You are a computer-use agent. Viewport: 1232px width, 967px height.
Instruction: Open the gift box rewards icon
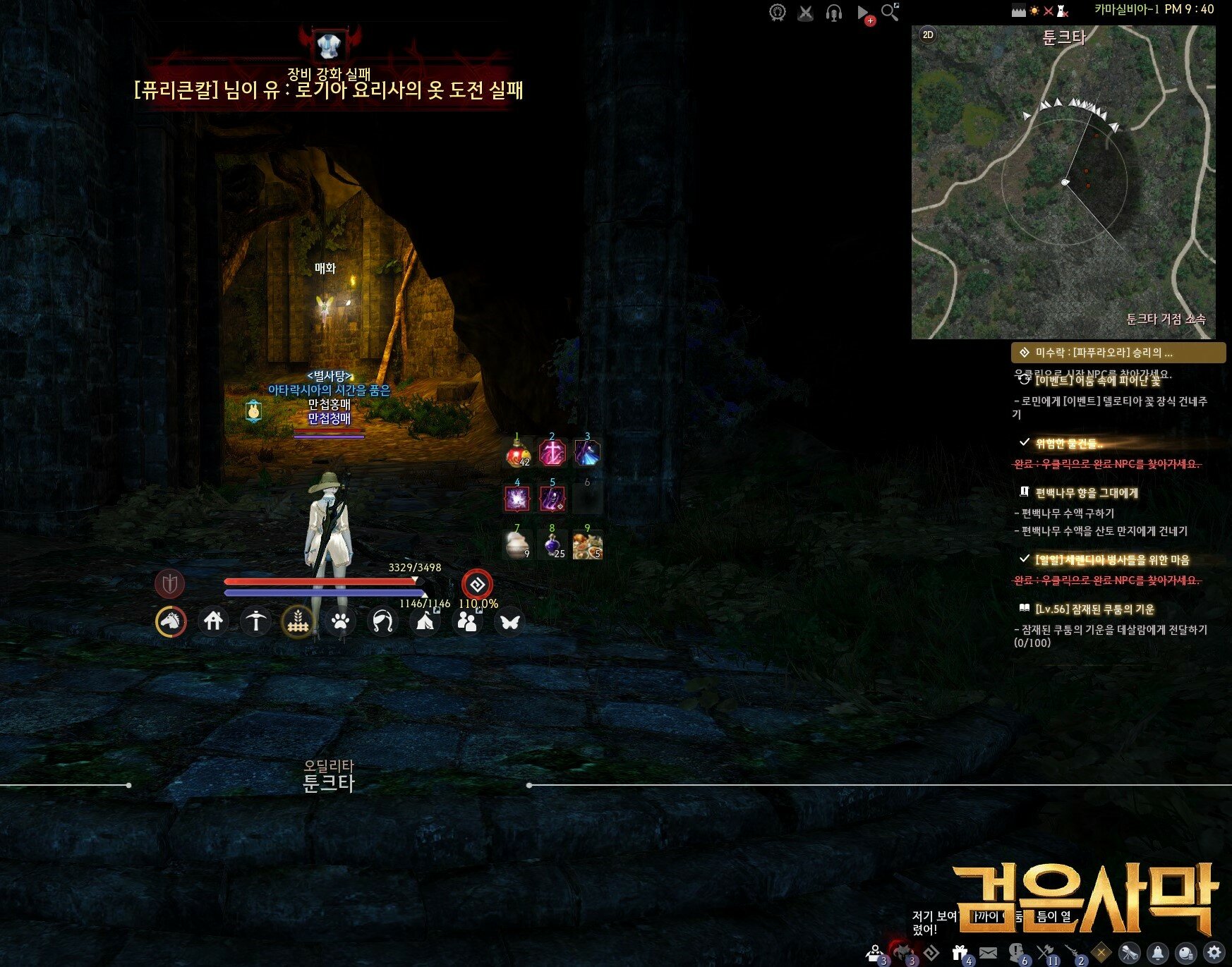tap(960, 953)
